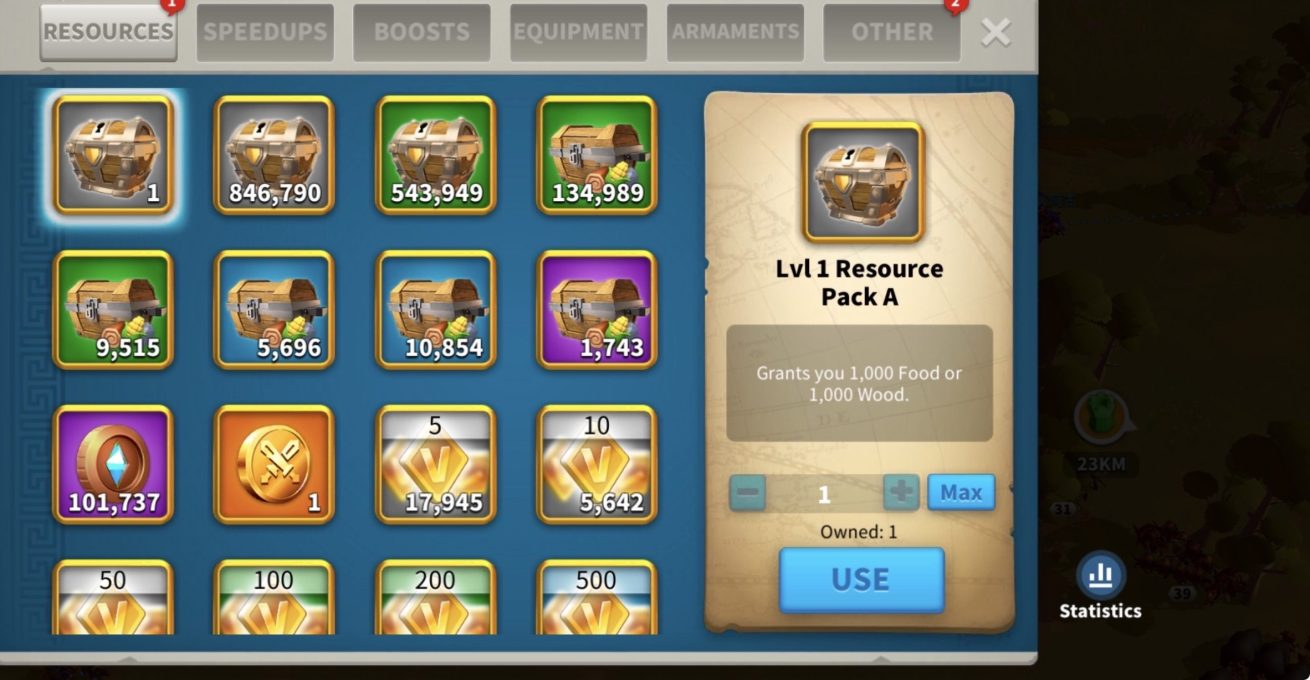Decrease quantity with the minus button
Screen dimensions: 1310x680
point(748,492)
